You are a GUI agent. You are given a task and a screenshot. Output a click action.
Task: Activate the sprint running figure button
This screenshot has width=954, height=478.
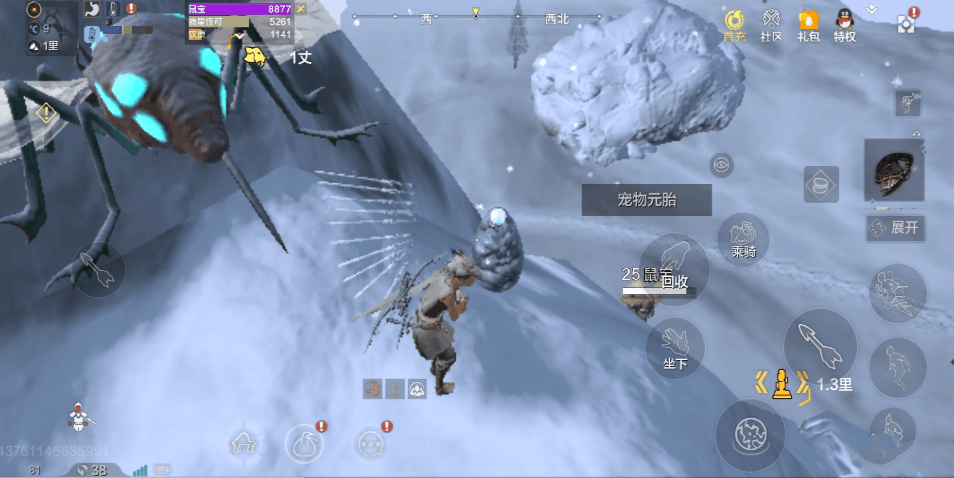click(x=897, y=293)
